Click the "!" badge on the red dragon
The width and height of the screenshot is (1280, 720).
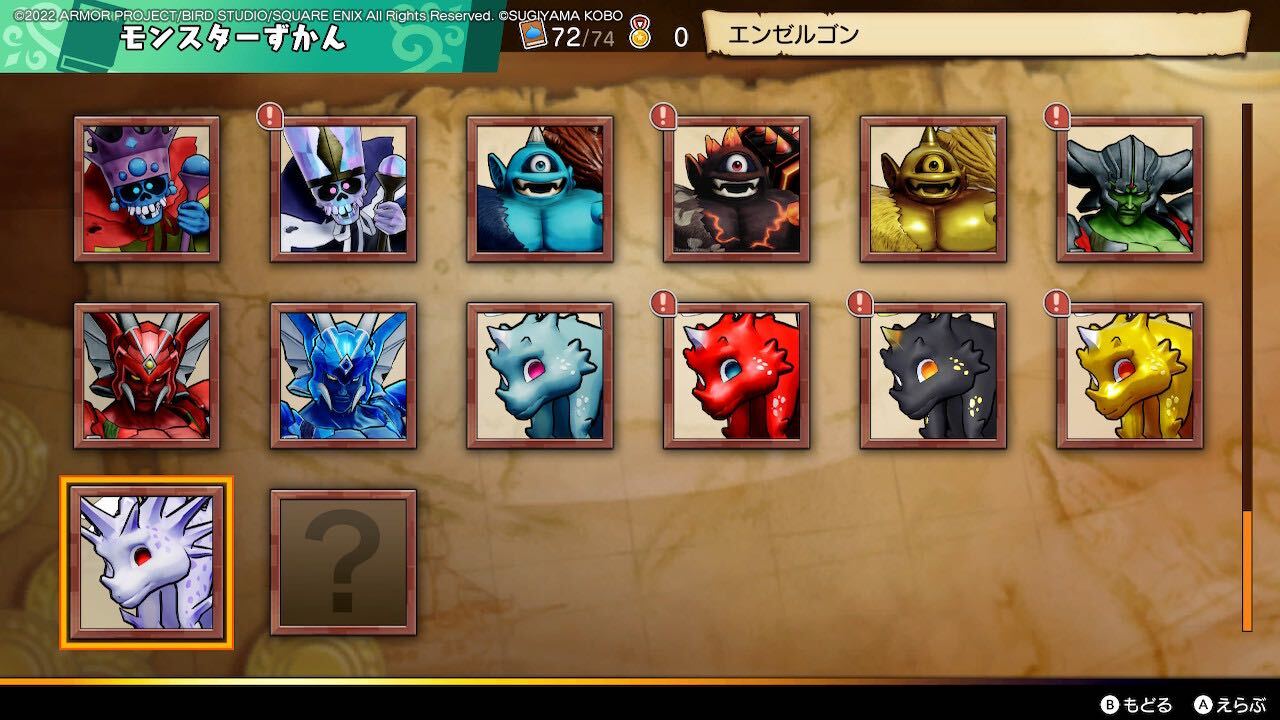coord(663,301)
